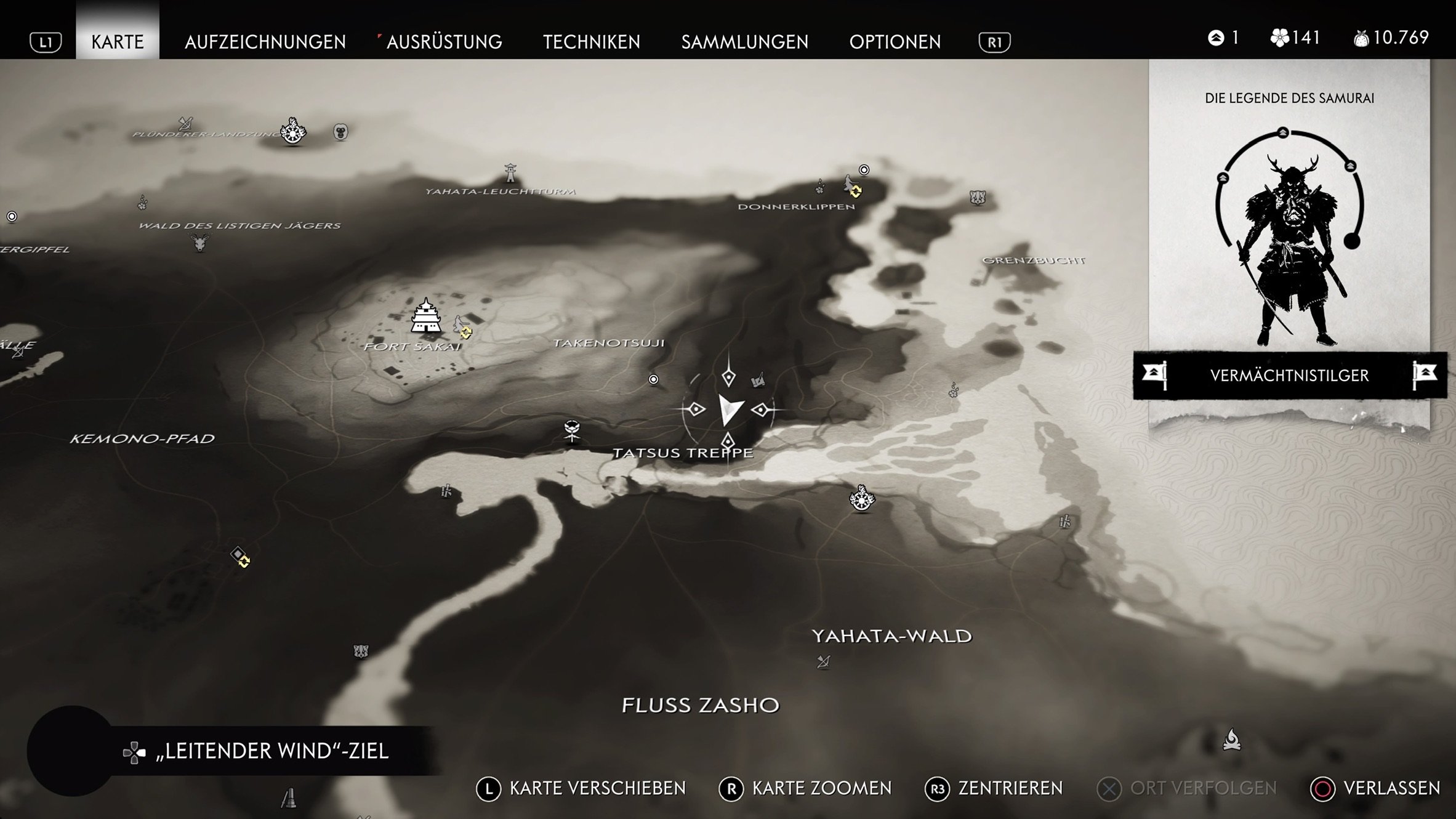Select the Fort Sakai castle marker
The image size is (1456, 819).
pyautogui.click(x=425, y=315)
